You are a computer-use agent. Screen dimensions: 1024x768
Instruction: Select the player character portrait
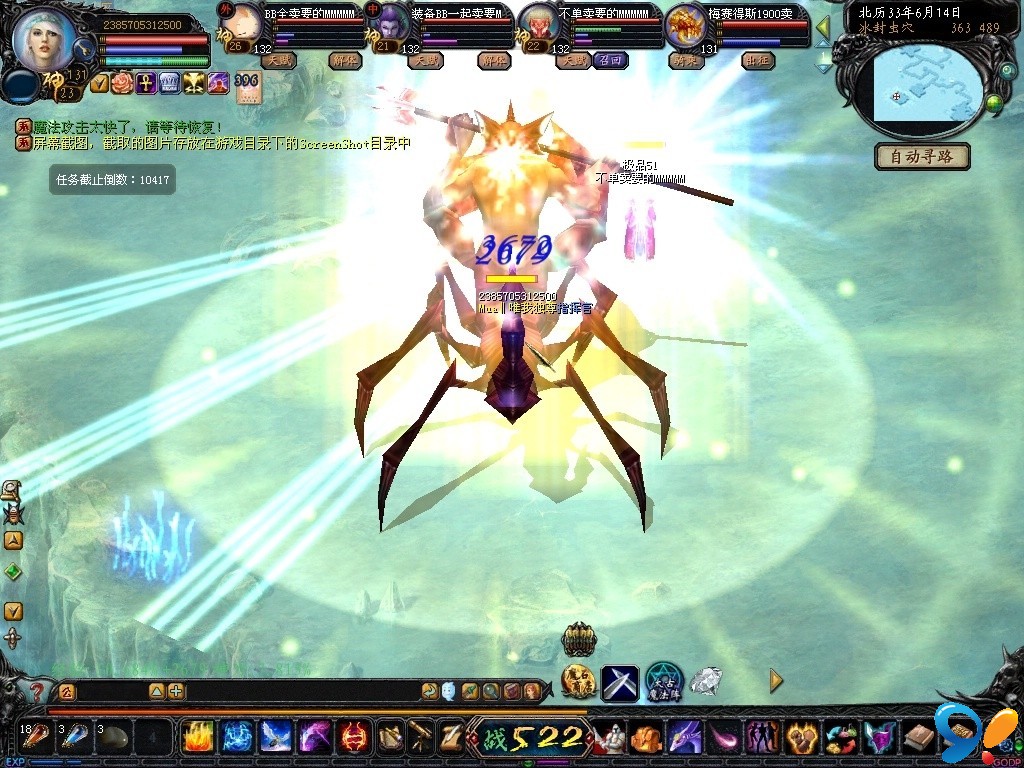tap(44, 40)
